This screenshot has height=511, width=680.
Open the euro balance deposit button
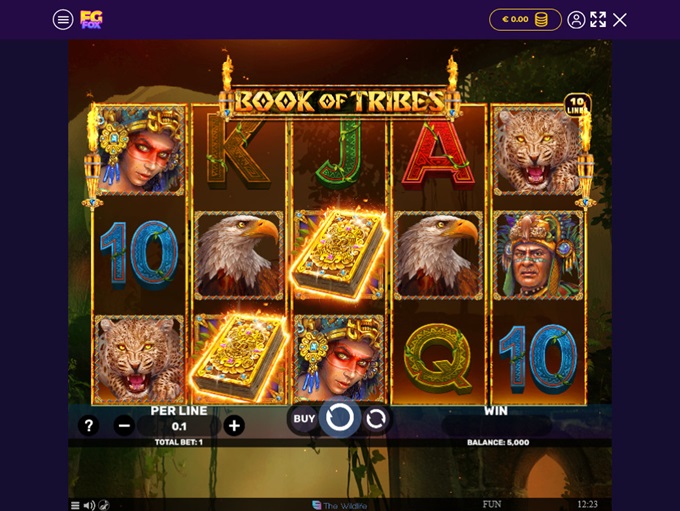(525, 19)
